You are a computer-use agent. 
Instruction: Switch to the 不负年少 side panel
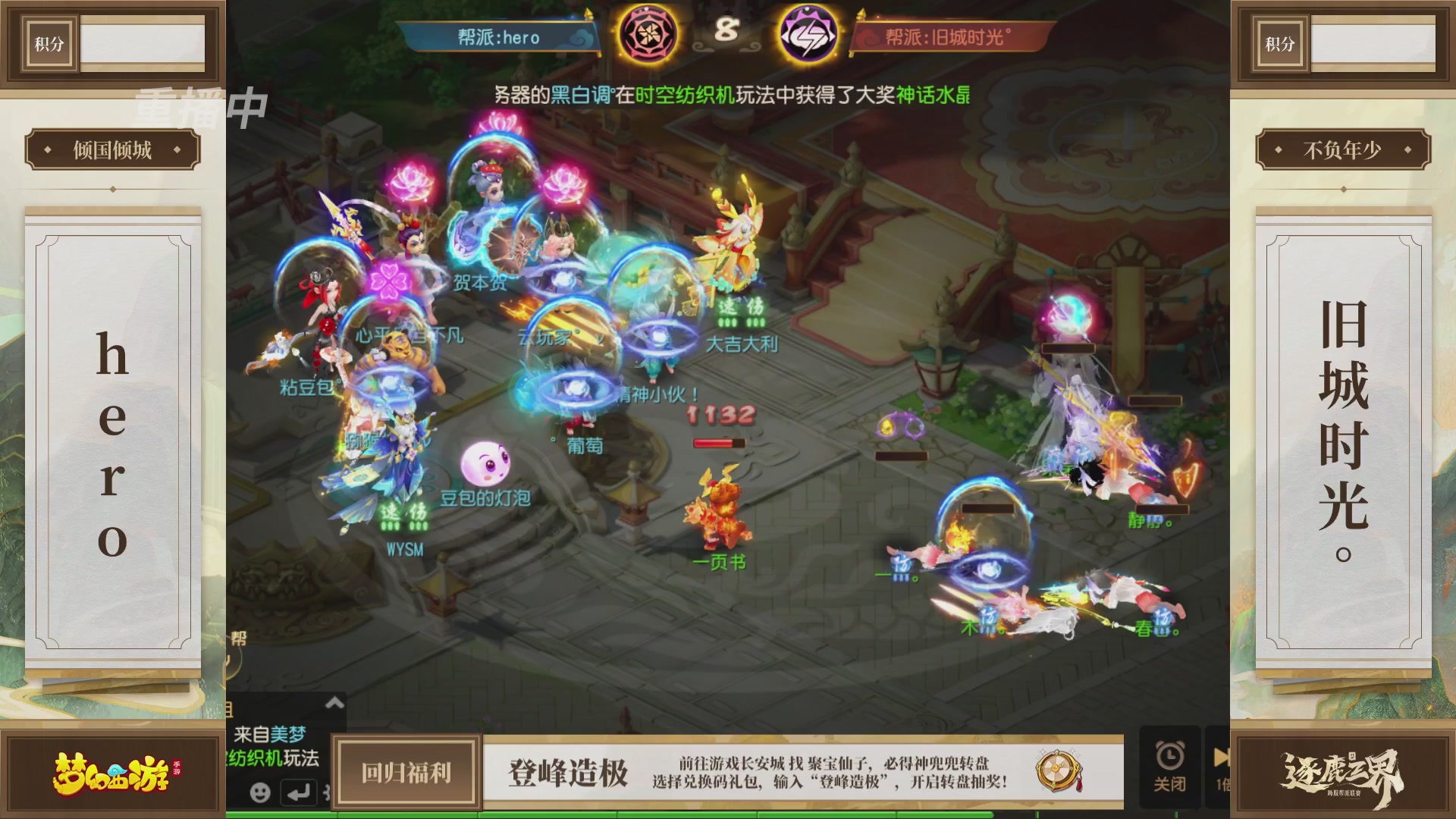coord(1344,149)
